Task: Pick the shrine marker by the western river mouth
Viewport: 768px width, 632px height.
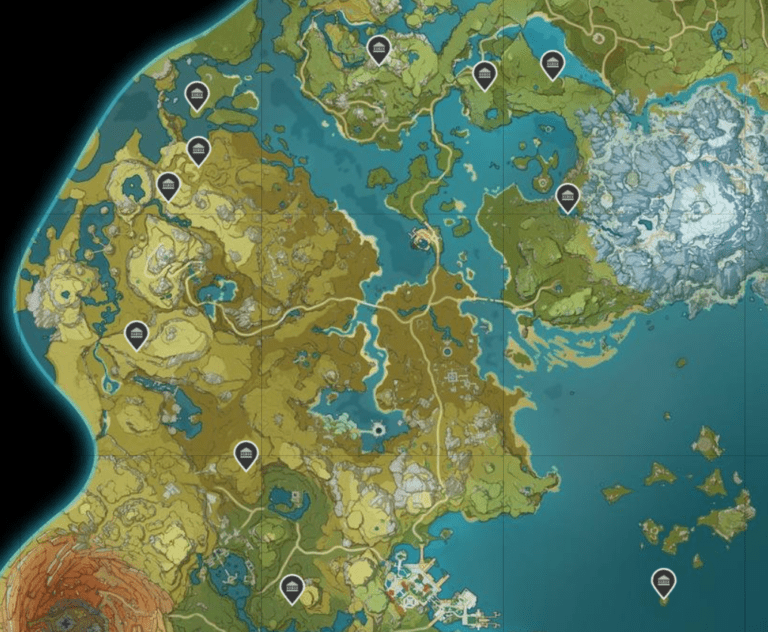Action: click(137, 334)
